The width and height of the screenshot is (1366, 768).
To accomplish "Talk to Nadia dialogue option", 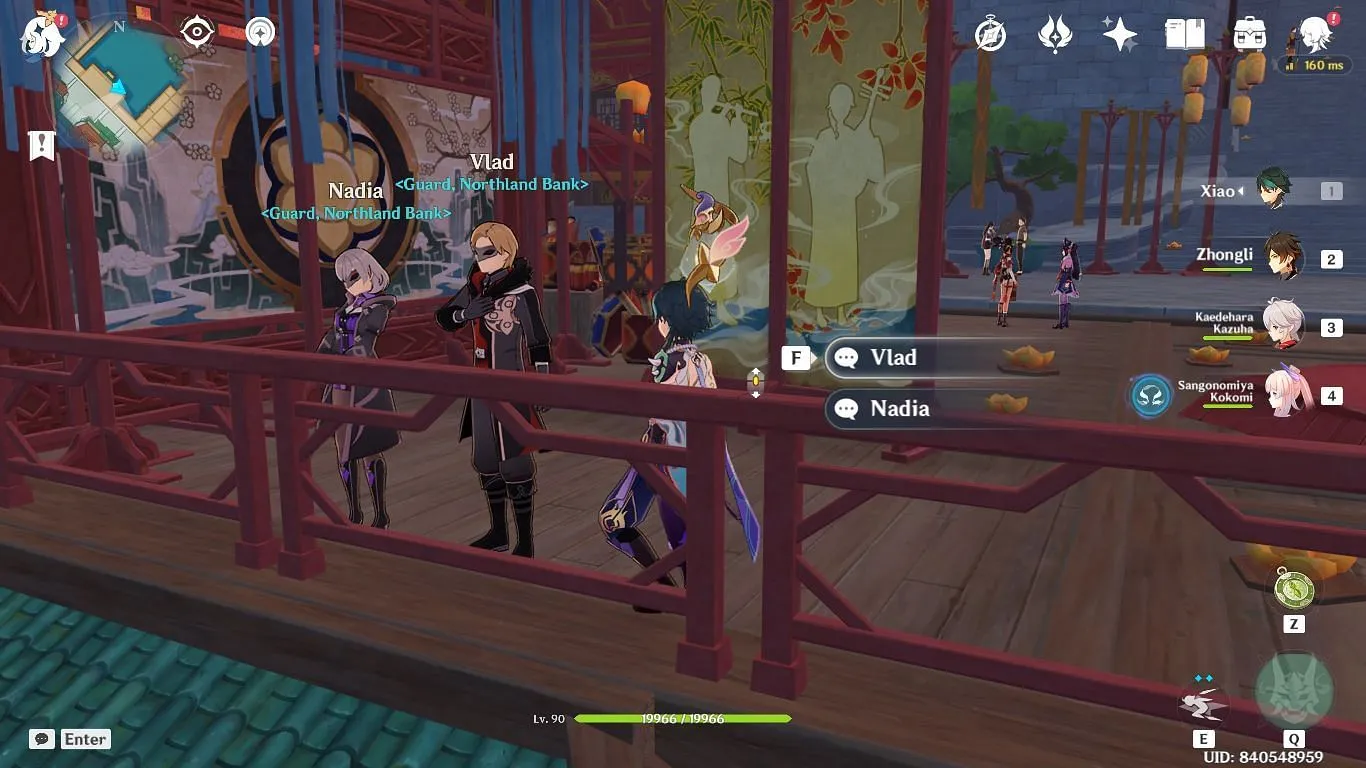I will (x=920, y=409).
